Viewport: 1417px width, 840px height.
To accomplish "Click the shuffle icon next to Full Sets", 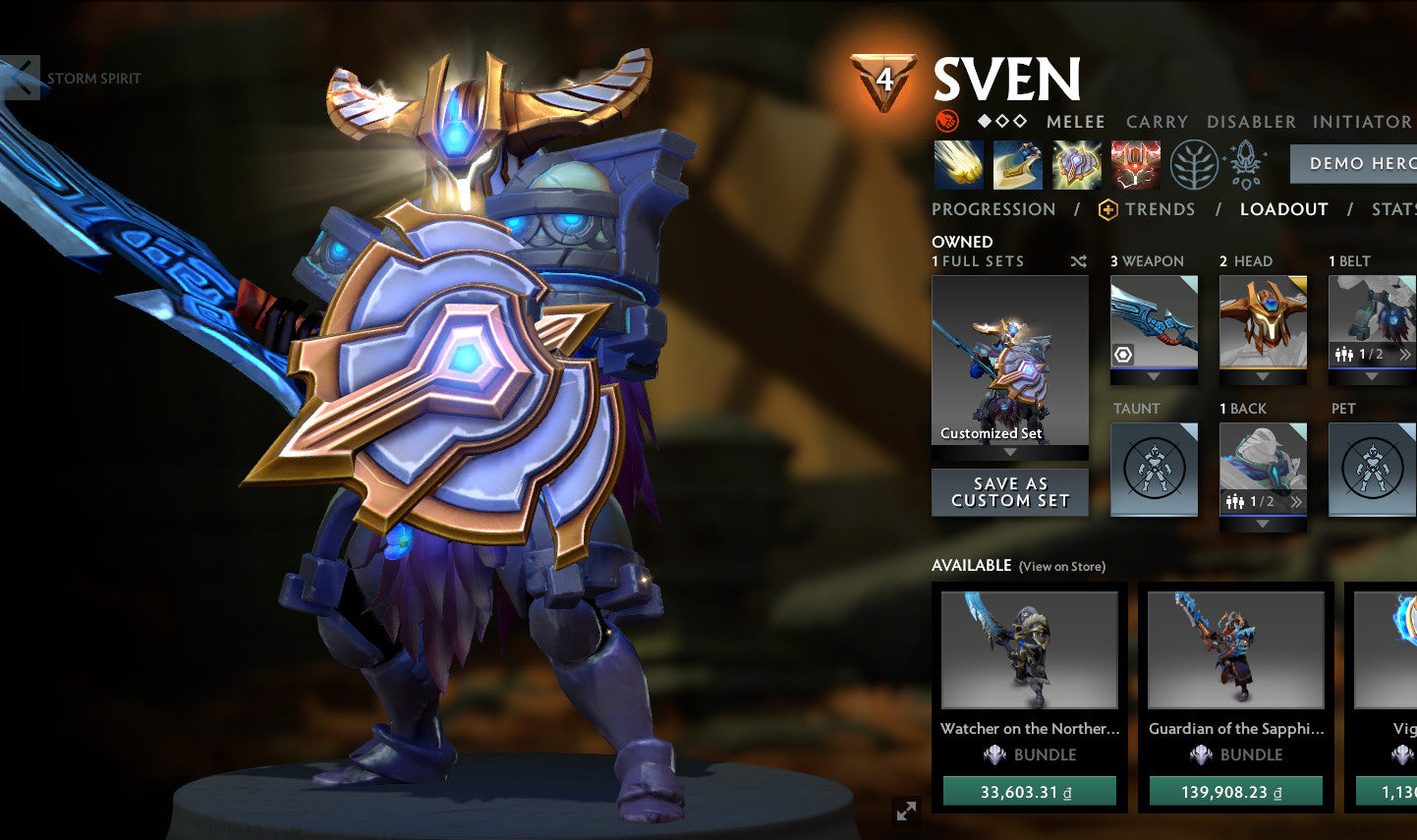I will click(x=1078, y=261).
